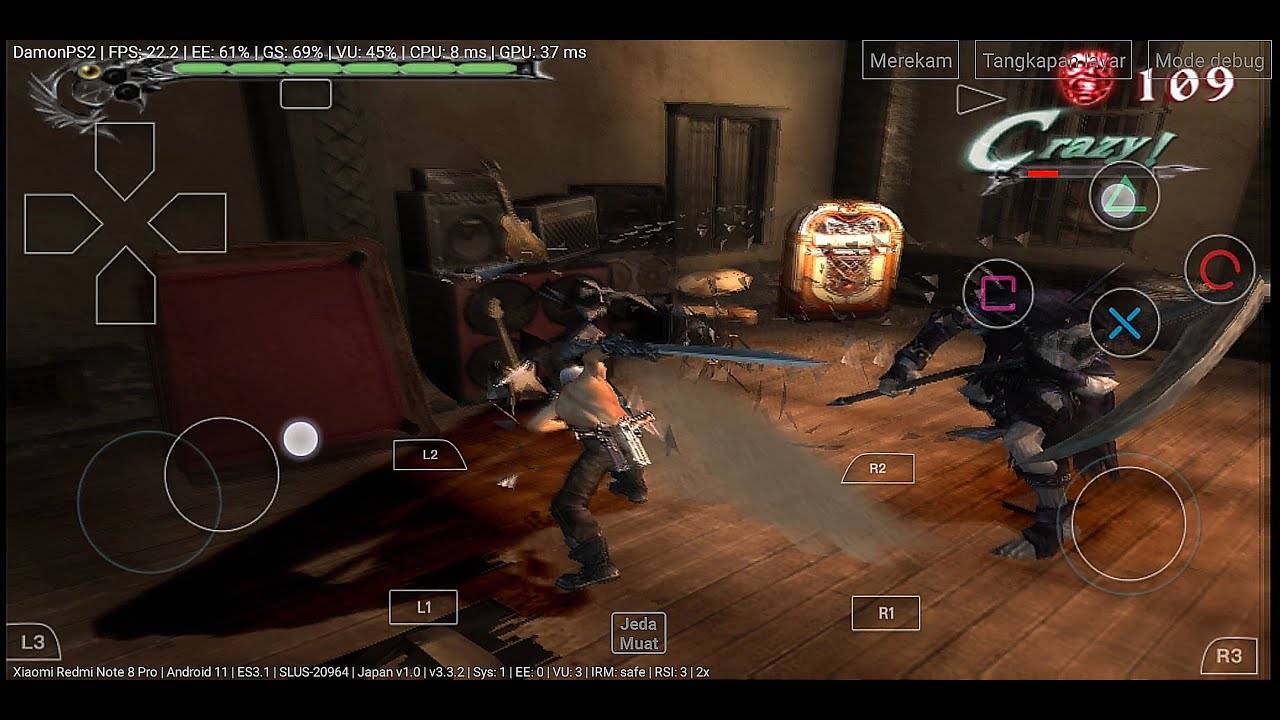The image size is (1280, 720).
Task: Click the L1 shoulder button
Action: point(423,607)
